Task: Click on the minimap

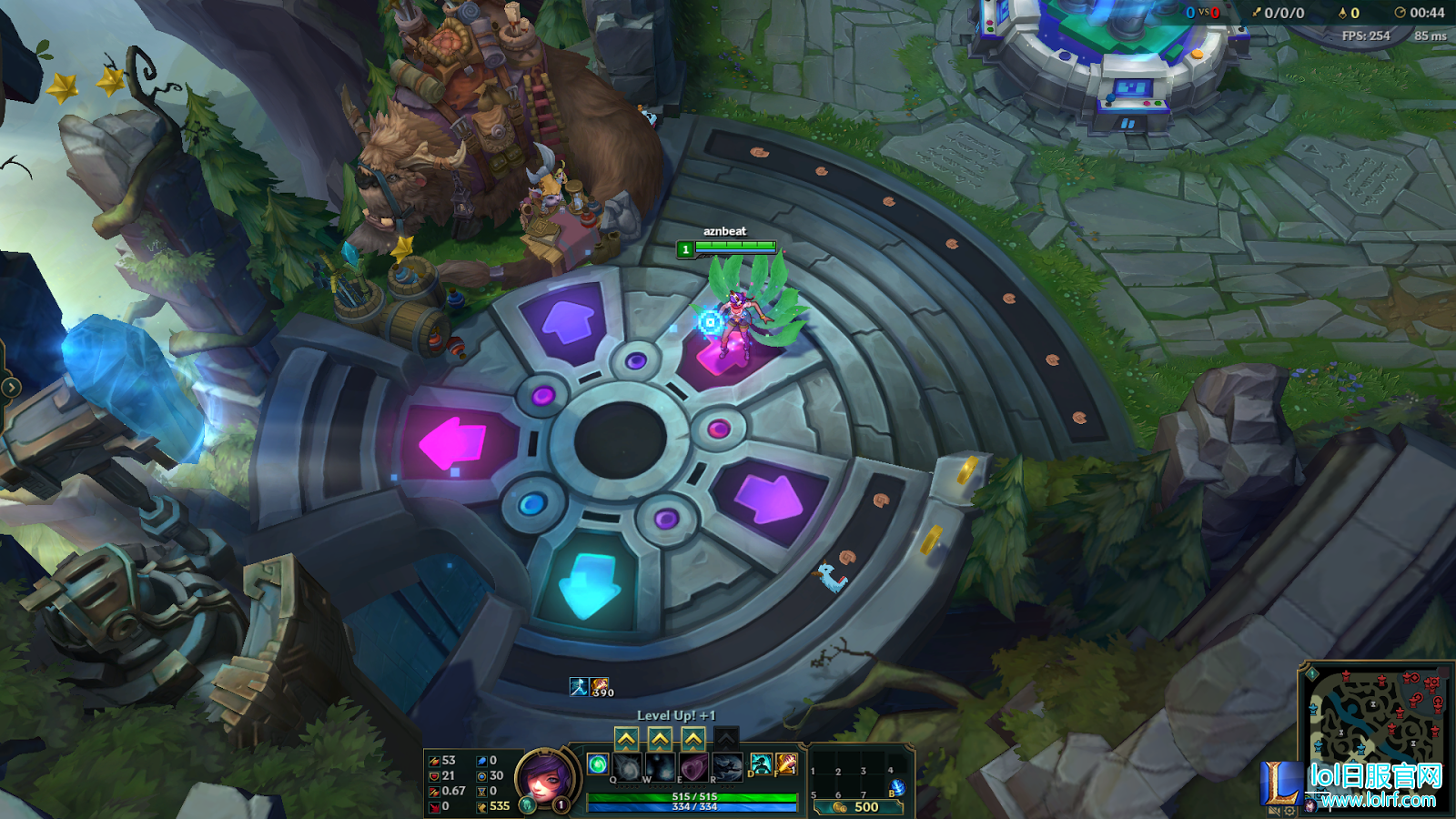Action: [x=1374, y=719]
